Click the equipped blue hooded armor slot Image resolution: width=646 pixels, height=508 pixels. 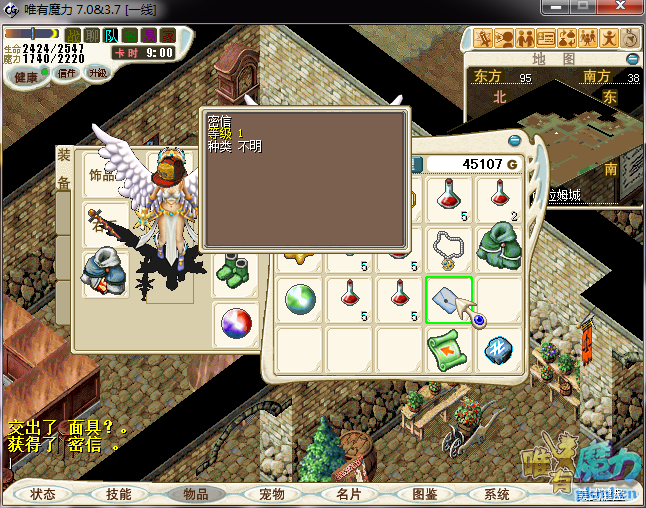(106, 273)
